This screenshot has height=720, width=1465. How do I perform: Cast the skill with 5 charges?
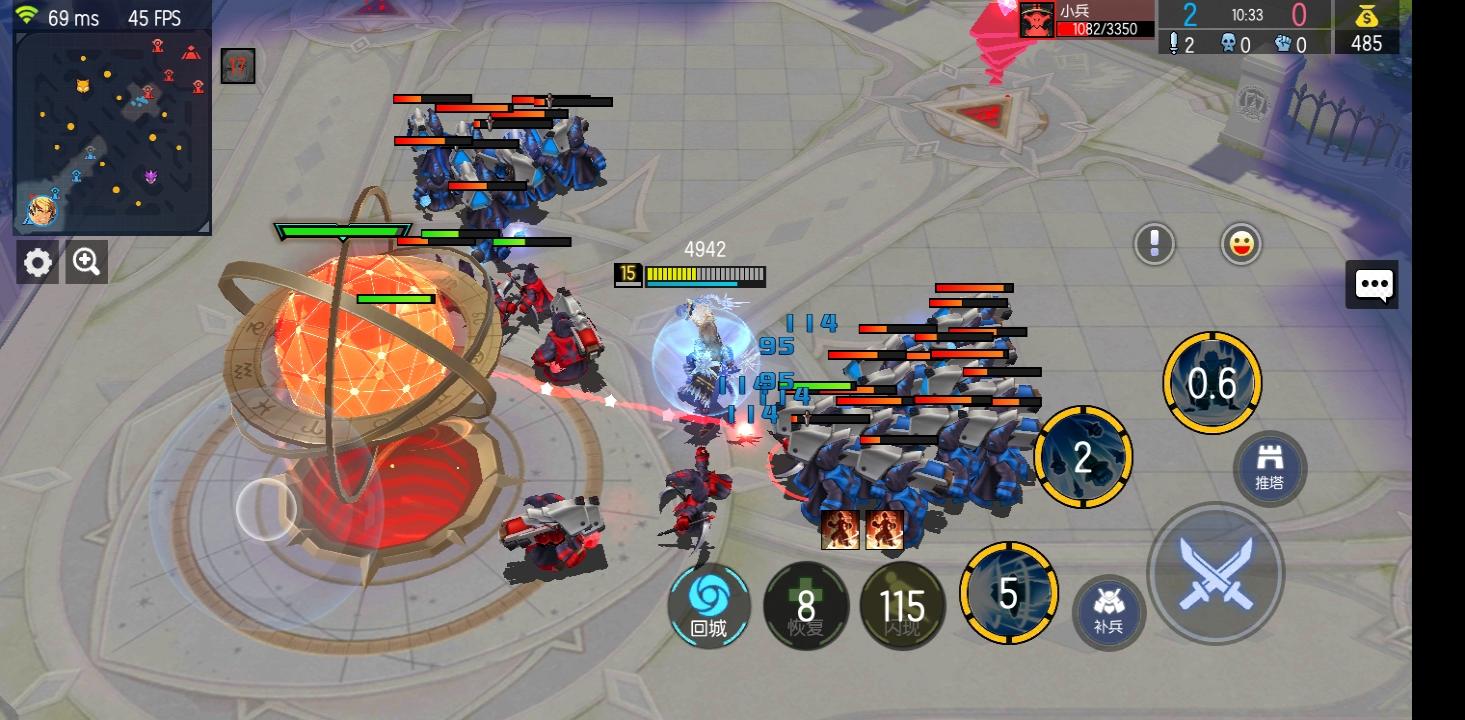pyautogui.click(x=1008, y=595)
